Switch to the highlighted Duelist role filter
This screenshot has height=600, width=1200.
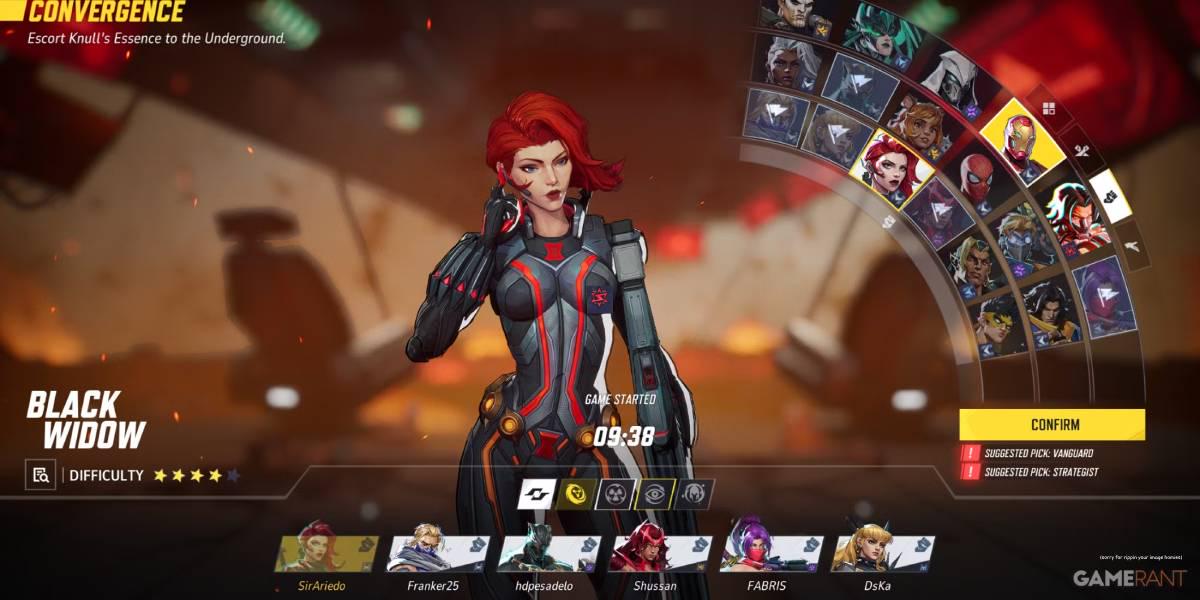(x=1108, y=194)
